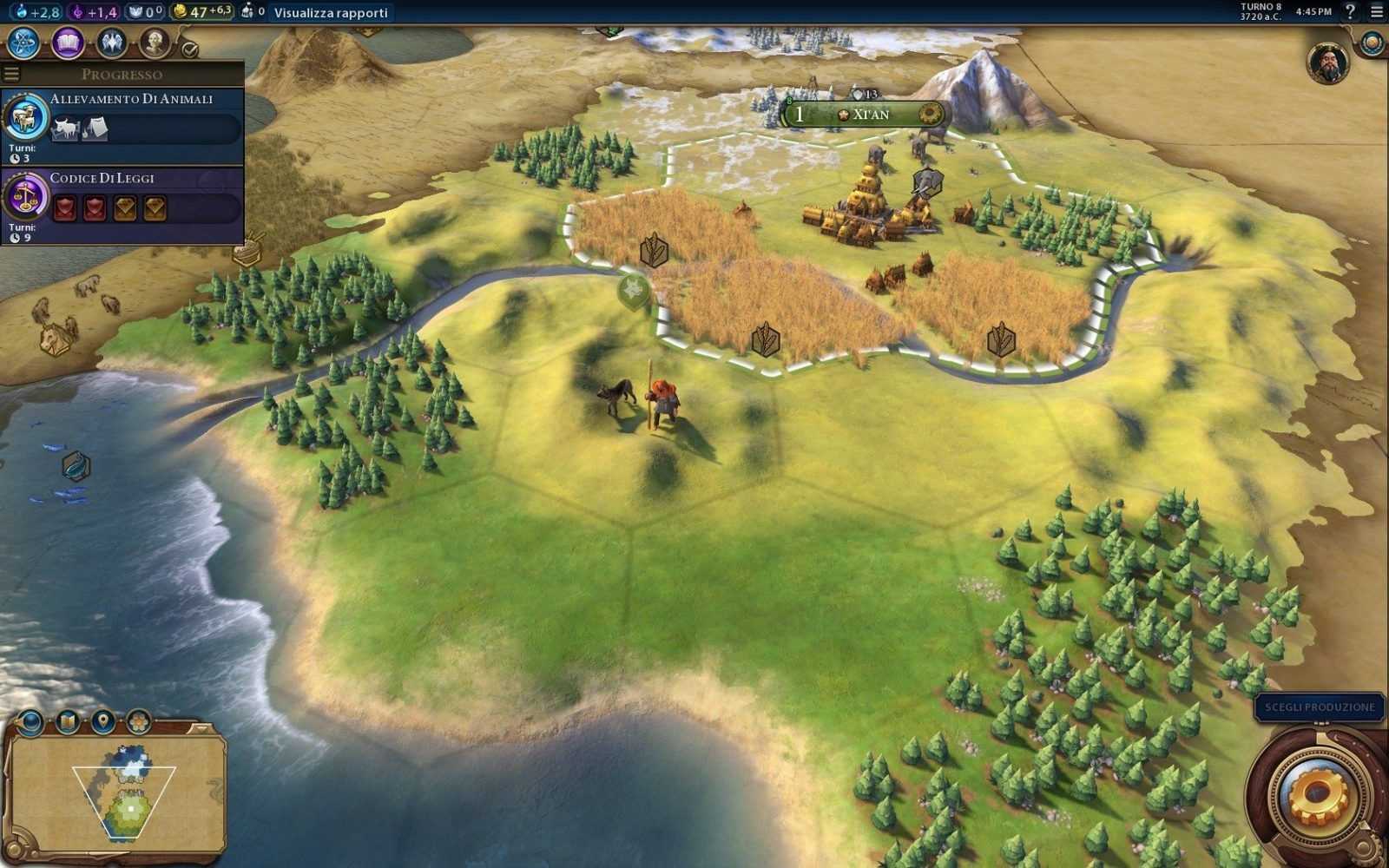Toggle the Progresso panel list button

pyautogui.click(x=11, y=74)
